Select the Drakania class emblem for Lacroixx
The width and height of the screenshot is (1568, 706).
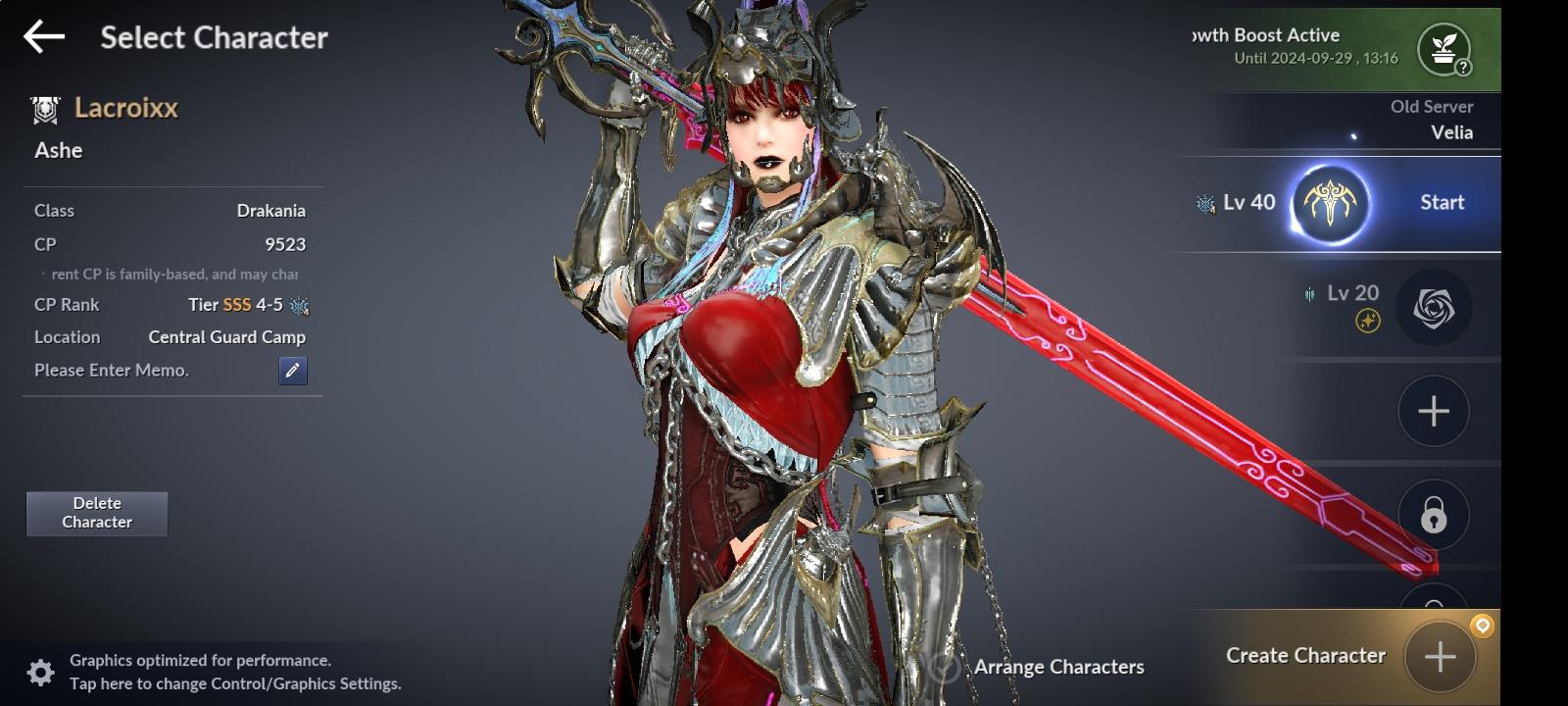[x=1330, y=202]
